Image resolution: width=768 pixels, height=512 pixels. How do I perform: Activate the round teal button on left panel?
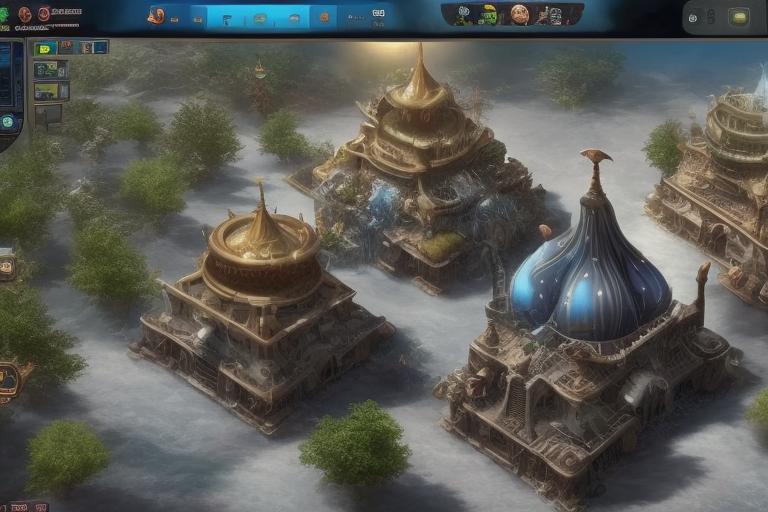point(8,121)
